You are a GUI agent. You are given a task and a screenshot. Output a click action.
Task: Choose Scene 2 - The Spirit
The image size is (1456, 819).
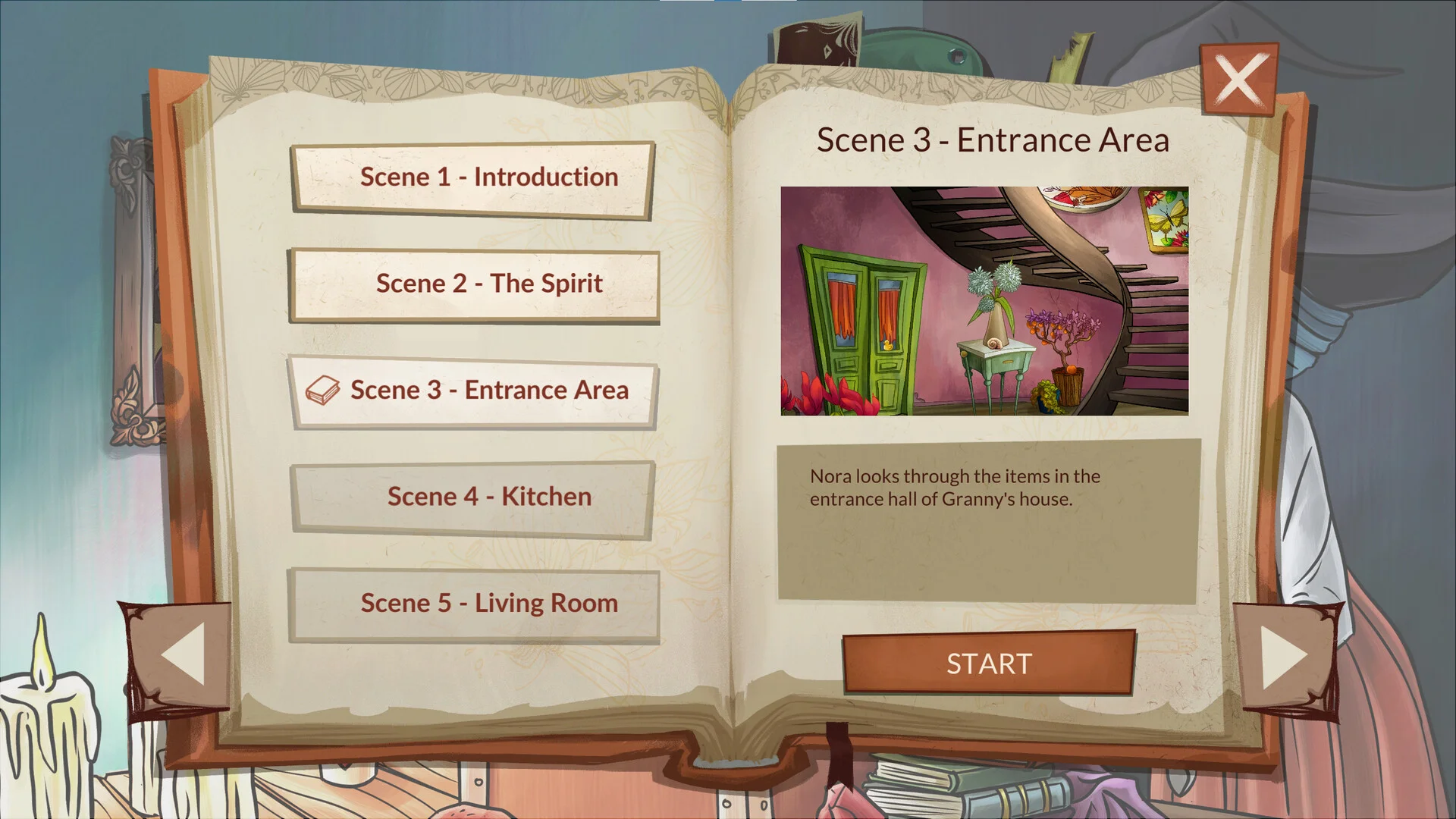point(474,284)
